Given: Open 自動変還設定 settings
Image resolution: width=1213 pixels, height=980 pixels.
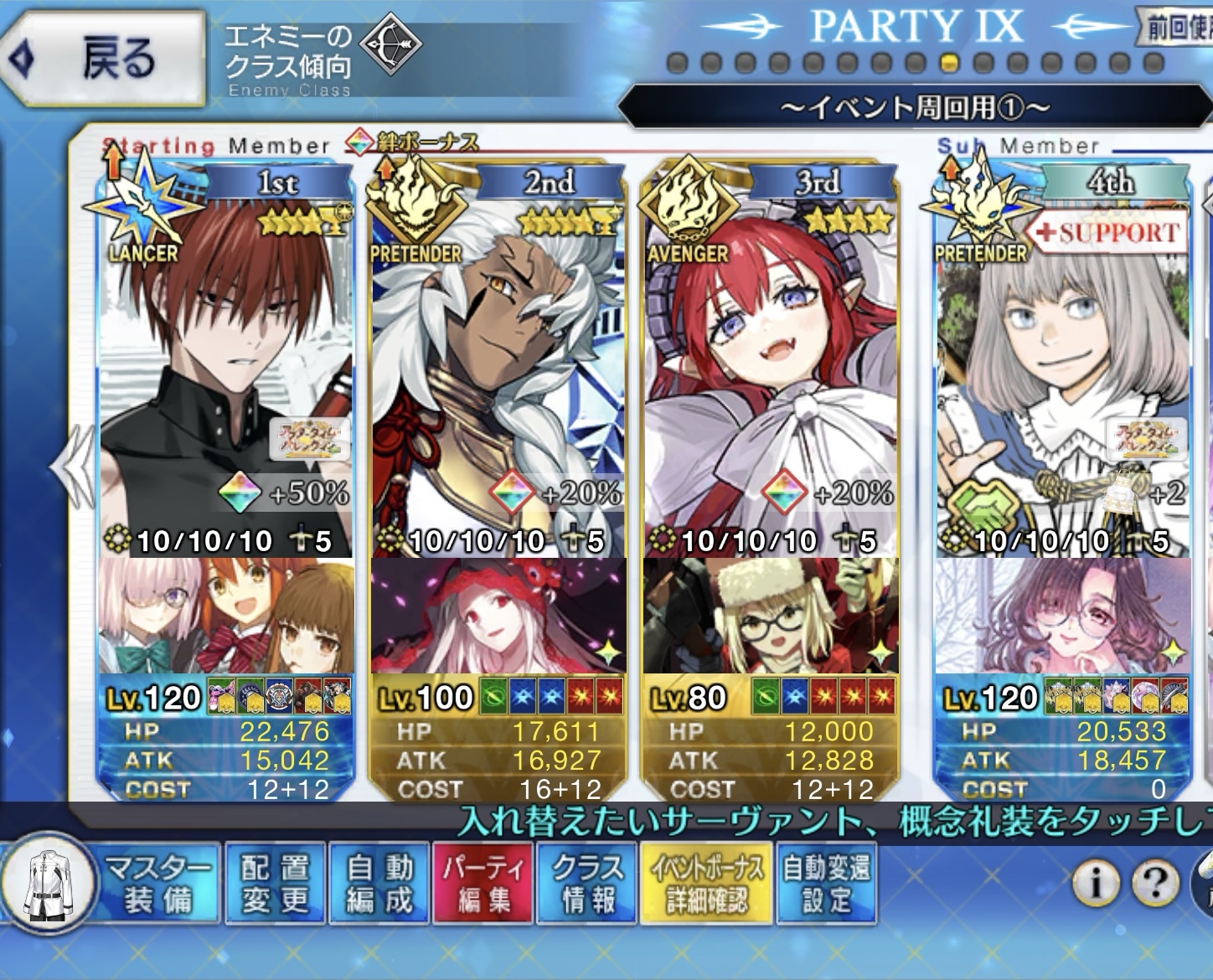Looking at the screenshot, I should 826,884.
